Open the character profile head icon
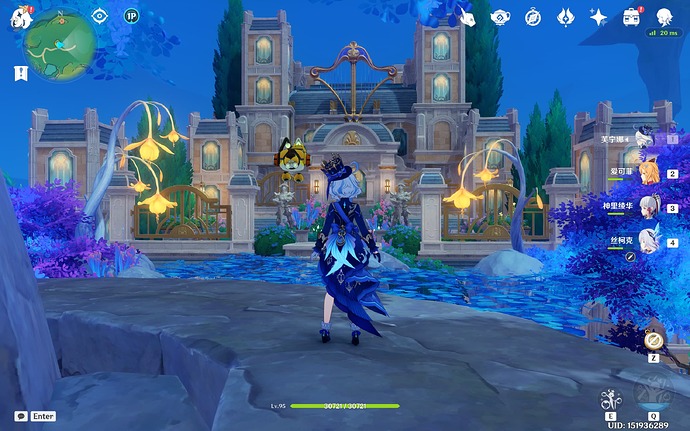The width and height of the screenshot is (690, 431). coord(664,17)
